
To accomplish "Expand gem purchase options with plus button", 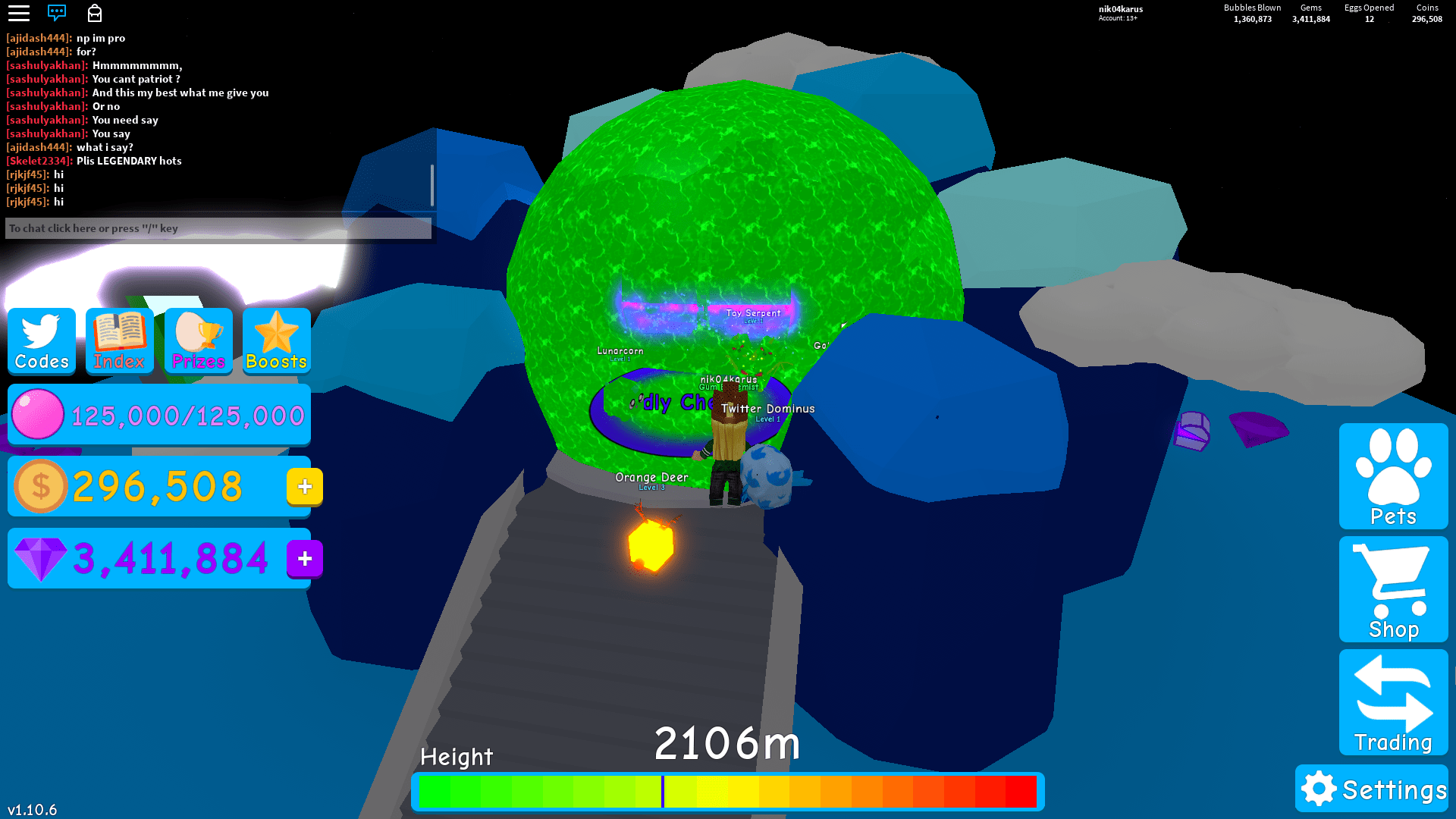I will coord(304,559).
